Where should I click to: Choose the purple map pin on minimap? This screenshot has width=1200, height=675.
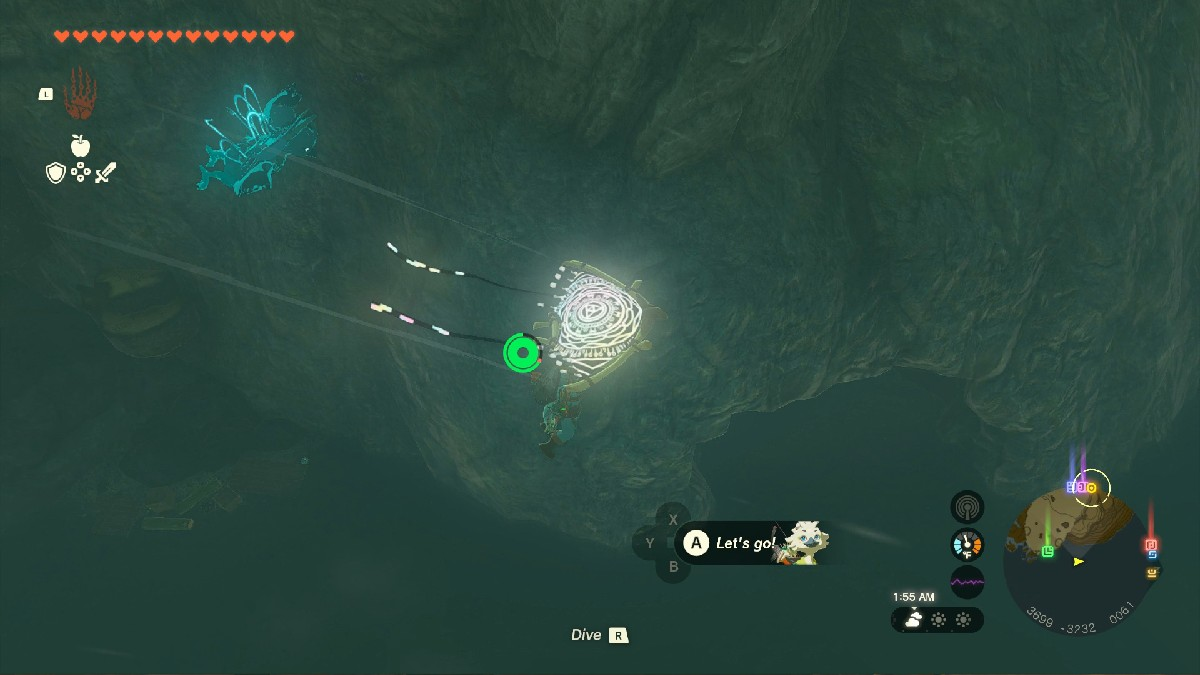click(x=1081, y=487)
